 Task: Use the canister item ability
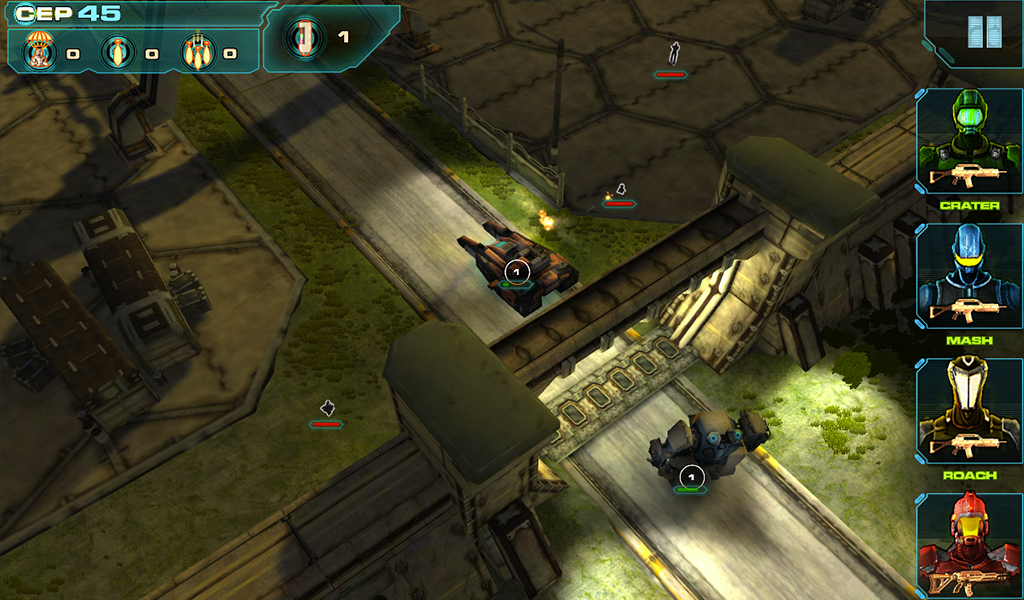tap(304, 38)
